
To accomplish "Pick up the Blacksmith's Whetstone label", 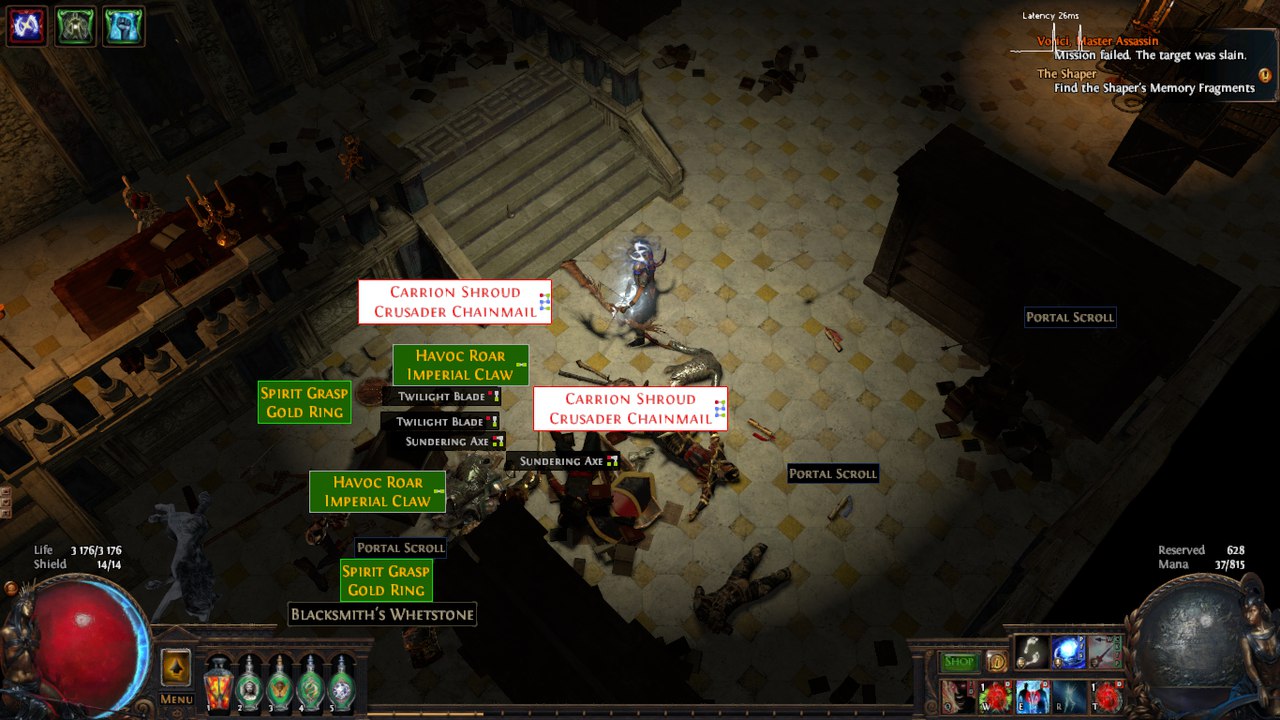I will (x=382, y=614).
